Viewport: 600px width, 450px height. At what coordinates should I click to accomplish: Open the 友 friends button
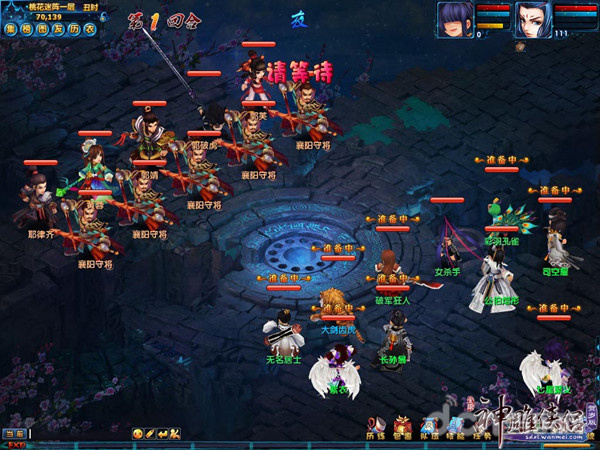(x=58, y=29)
